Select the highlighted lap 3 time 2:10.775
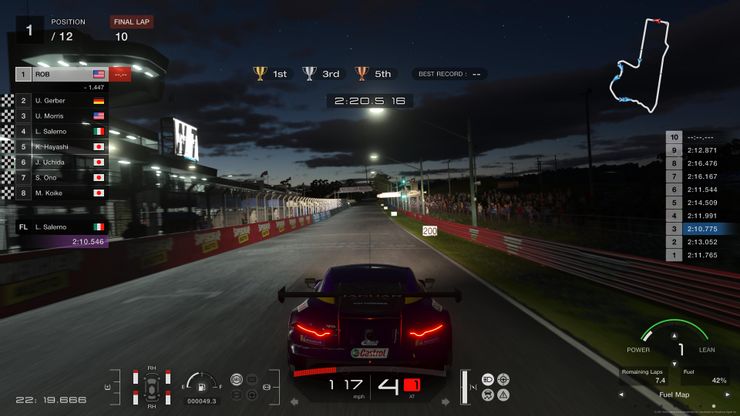Image resolution: width=740 pixels, height=416 pixels. [698, 229]
